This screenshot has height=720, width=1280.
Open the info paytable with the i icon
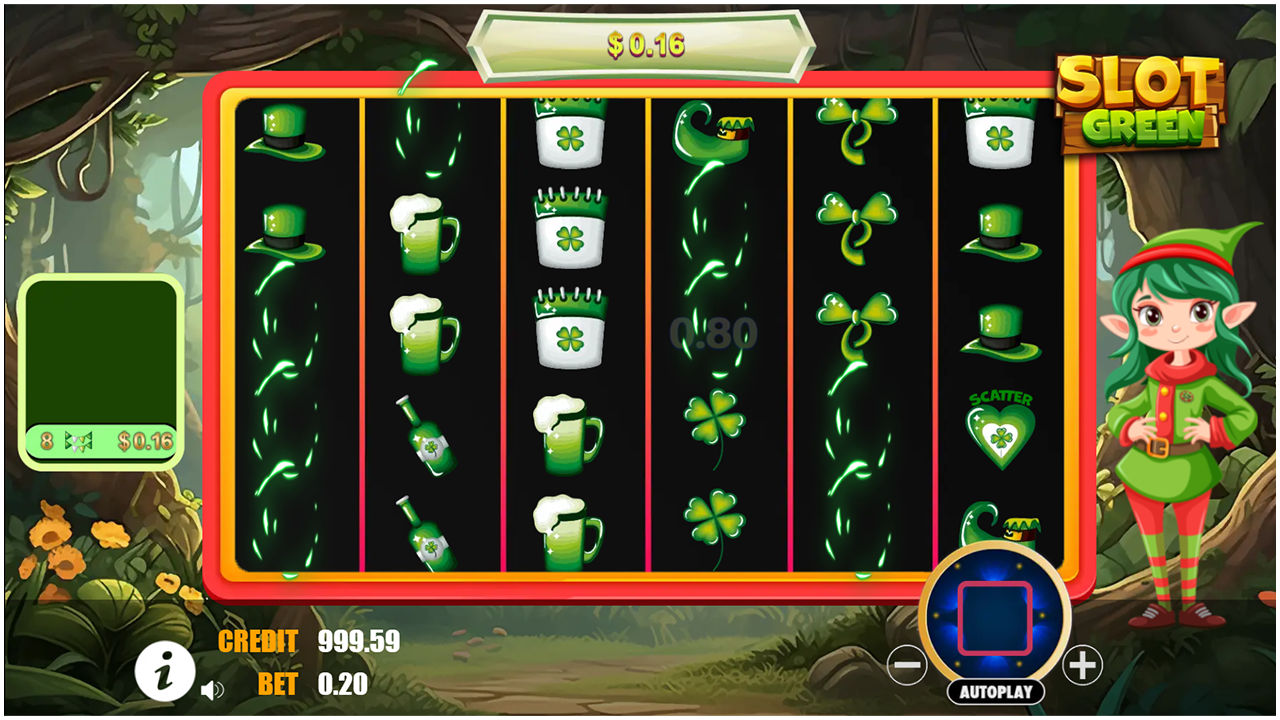(x=165, y=672)
